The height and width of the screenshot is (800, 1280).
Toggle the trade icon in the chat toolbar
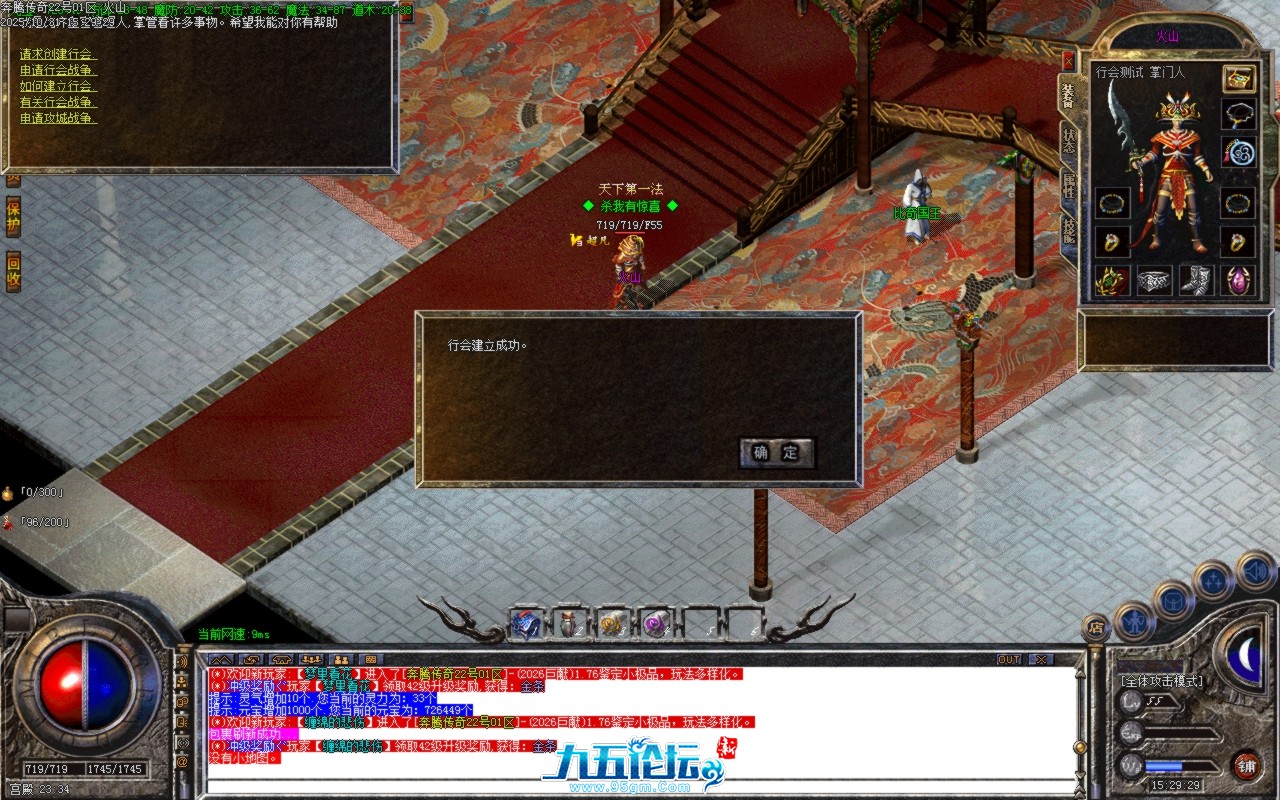[x=251, y=660]
